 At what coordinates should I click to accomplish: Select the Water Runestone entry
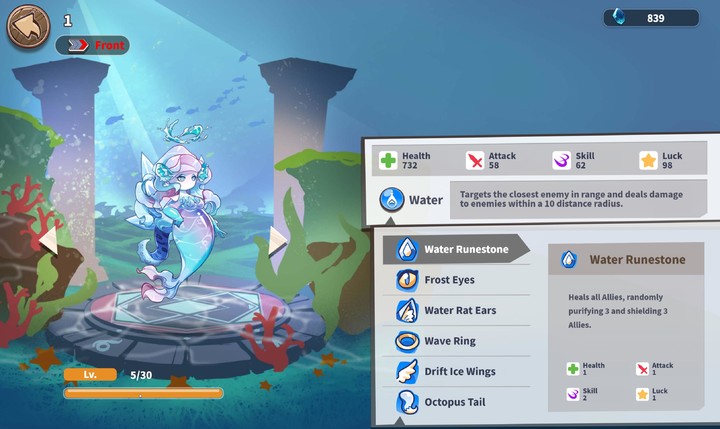coord(456,249)
